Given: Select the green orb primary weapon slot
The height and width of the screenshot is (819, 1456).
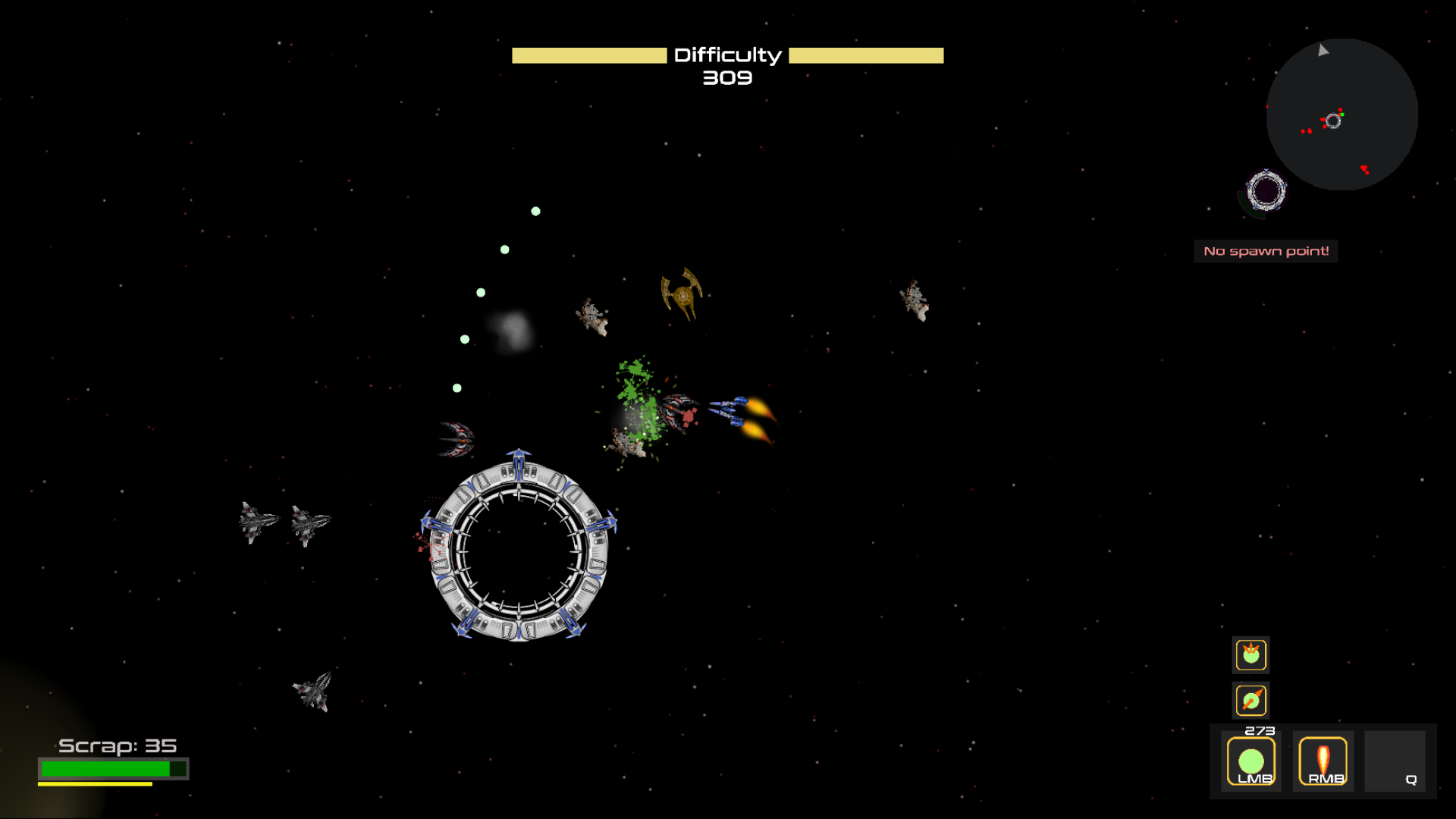Looking at the screenshot, I should coord(1250,761).
